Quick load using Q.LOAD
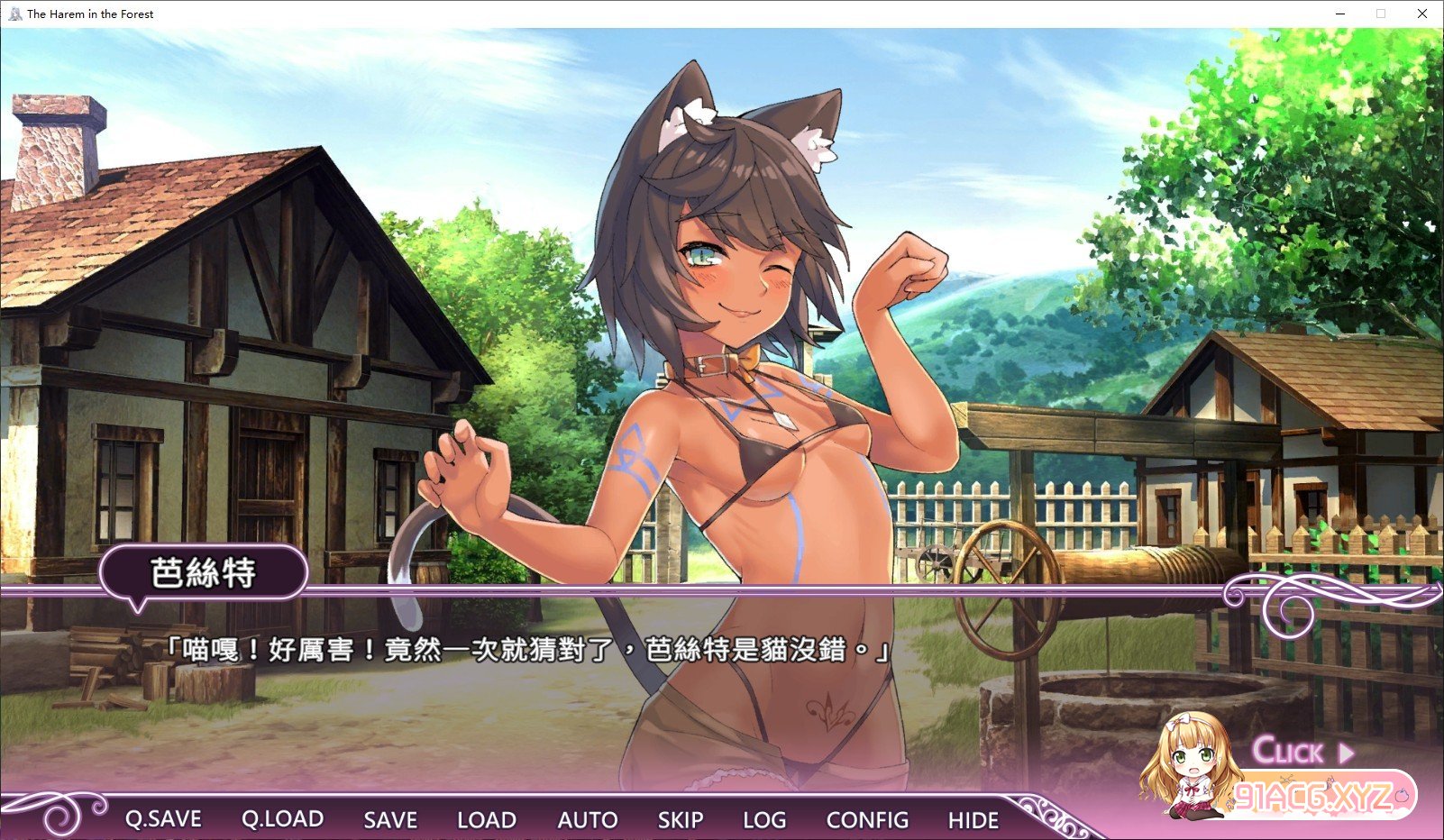This screenshot has height=840, width=1444. [x=282, y=819]
